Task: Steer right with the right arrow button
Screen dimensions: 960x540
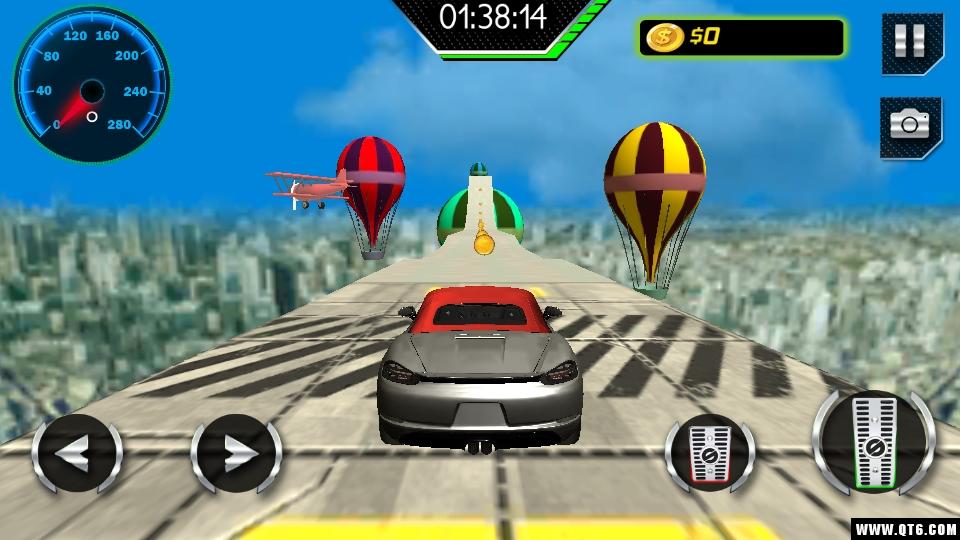Action: [x=236, y=455]
